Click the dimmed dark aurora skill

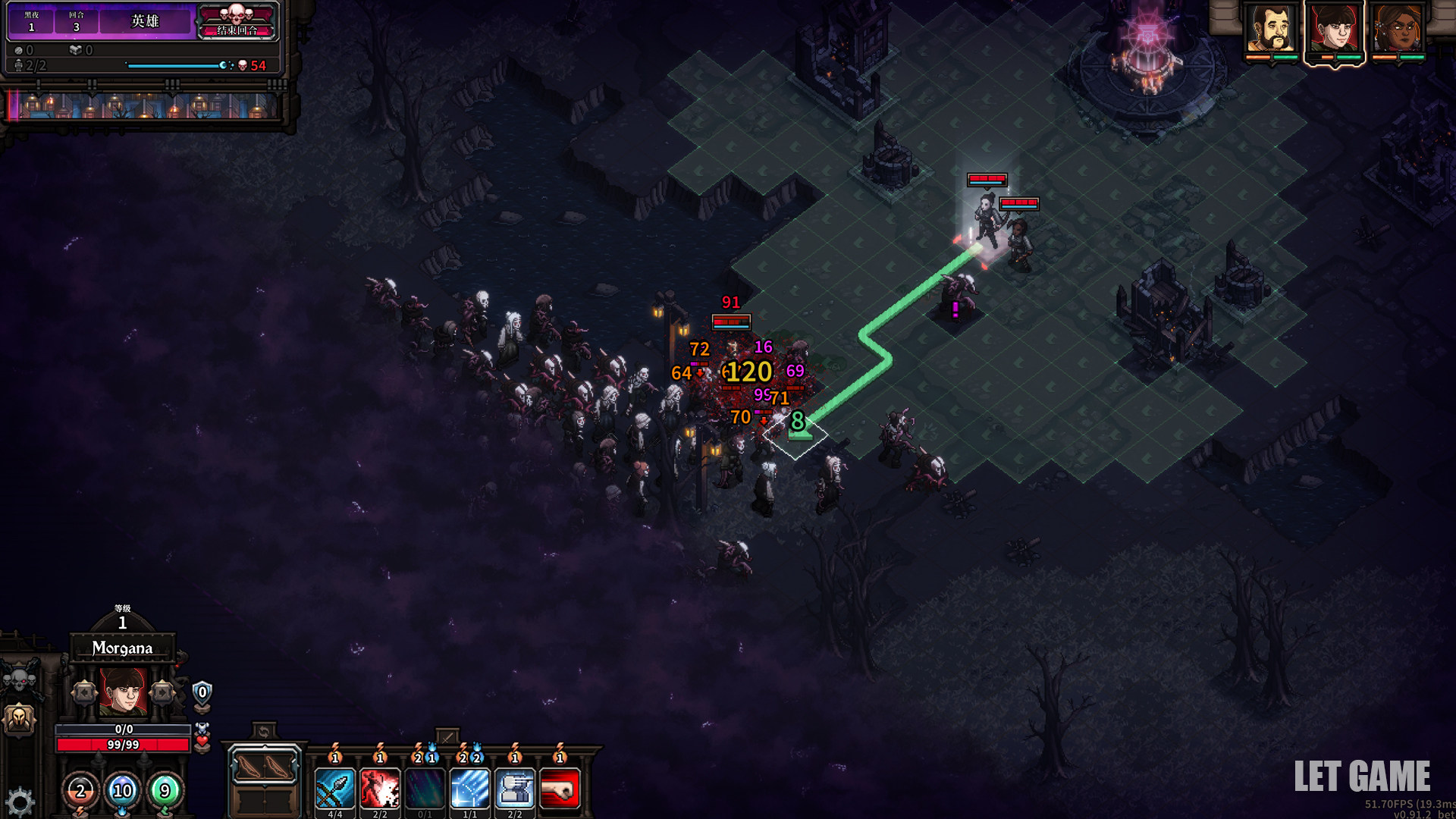(425, 789)
